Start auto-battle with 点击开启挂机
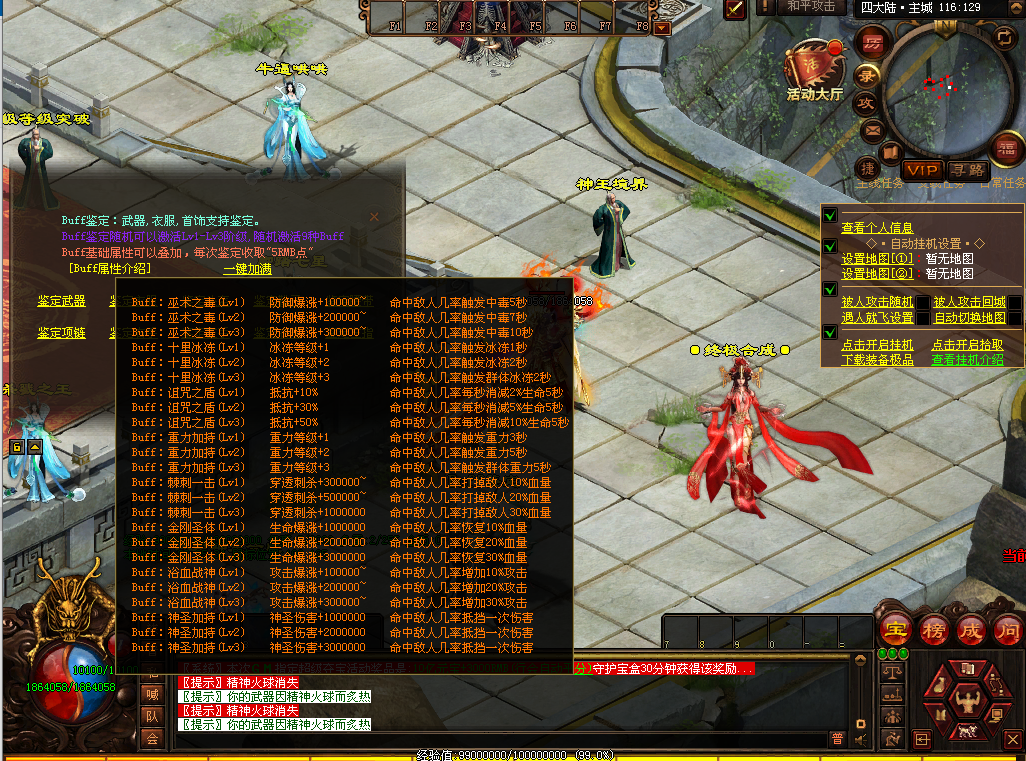 (x=877, y=345)
